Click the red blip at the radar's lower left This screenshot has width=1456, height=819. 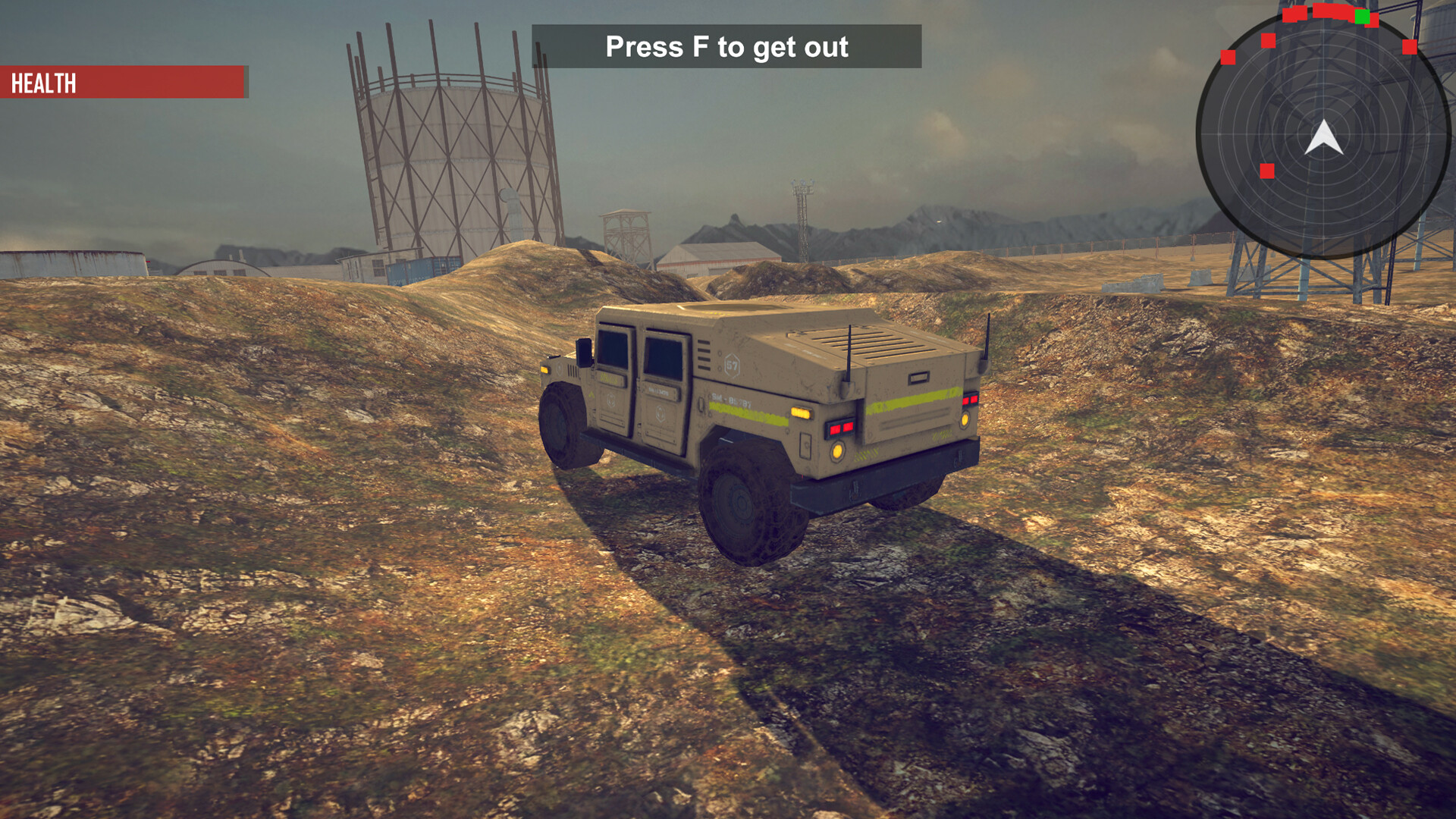click(x=1267, y=171)
